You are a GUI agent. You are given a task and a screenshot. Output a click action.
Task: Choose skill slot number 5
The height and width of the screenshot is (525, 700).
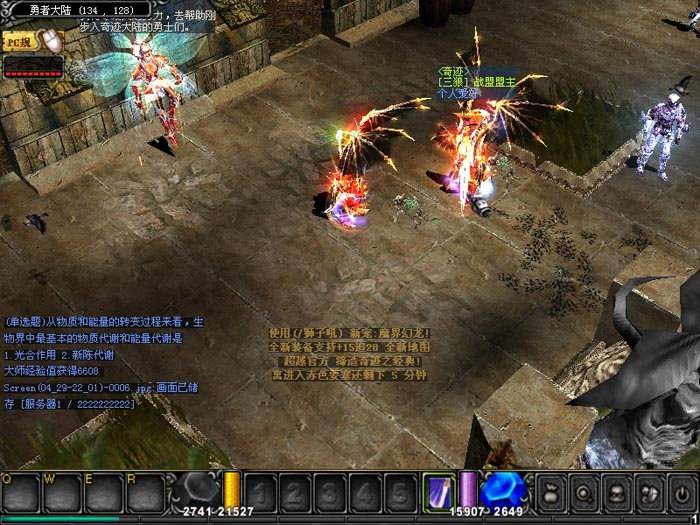pos(399,493)
